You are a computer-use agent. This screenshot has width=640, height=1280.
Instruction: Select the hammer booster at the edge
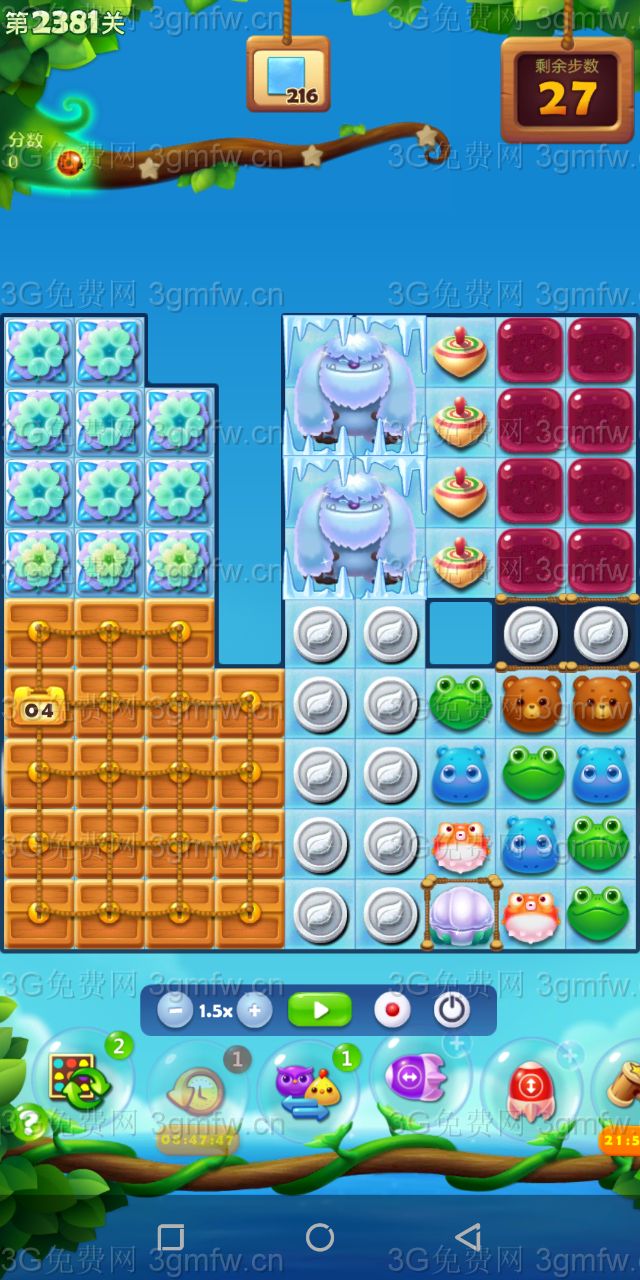(620, 1085)
